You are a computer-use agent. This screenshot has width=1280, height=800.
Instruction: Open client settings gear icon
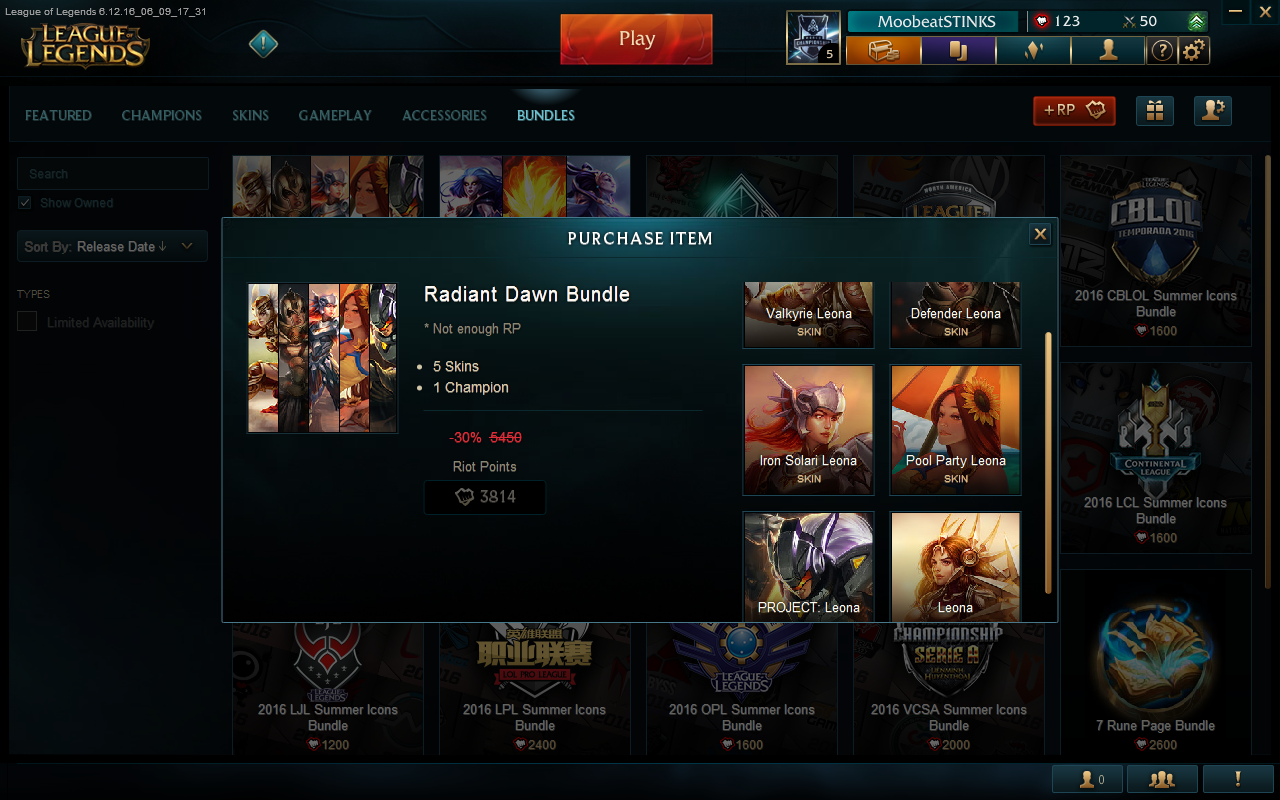click(x=1194, y=50)
